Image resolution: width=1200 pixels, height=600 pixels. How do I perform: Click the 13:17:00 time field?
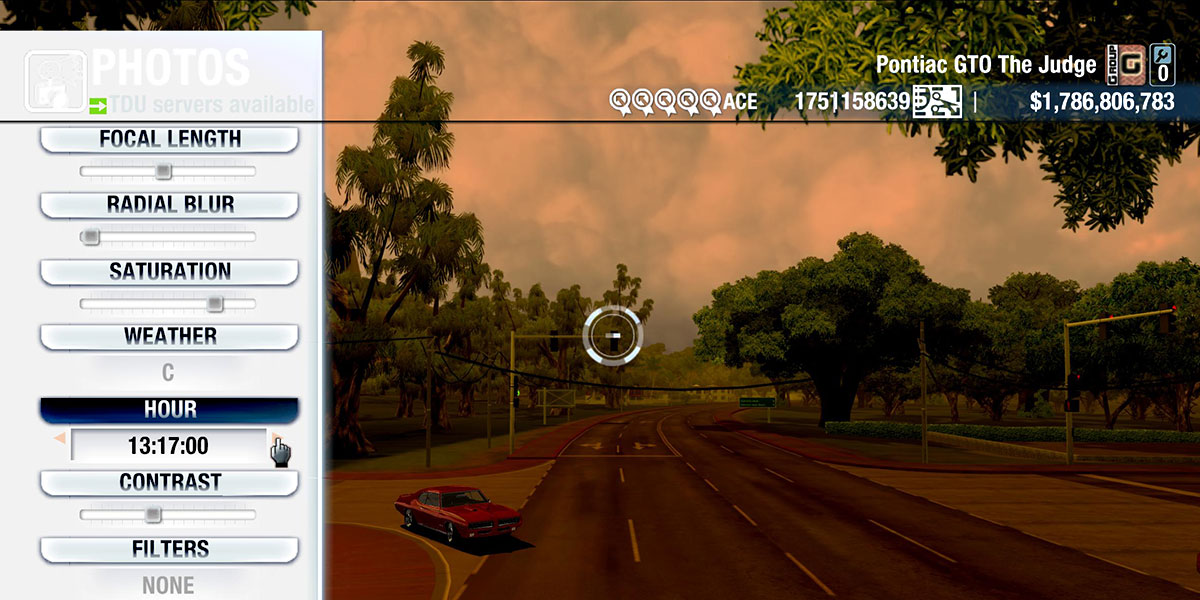pos(167,445)
